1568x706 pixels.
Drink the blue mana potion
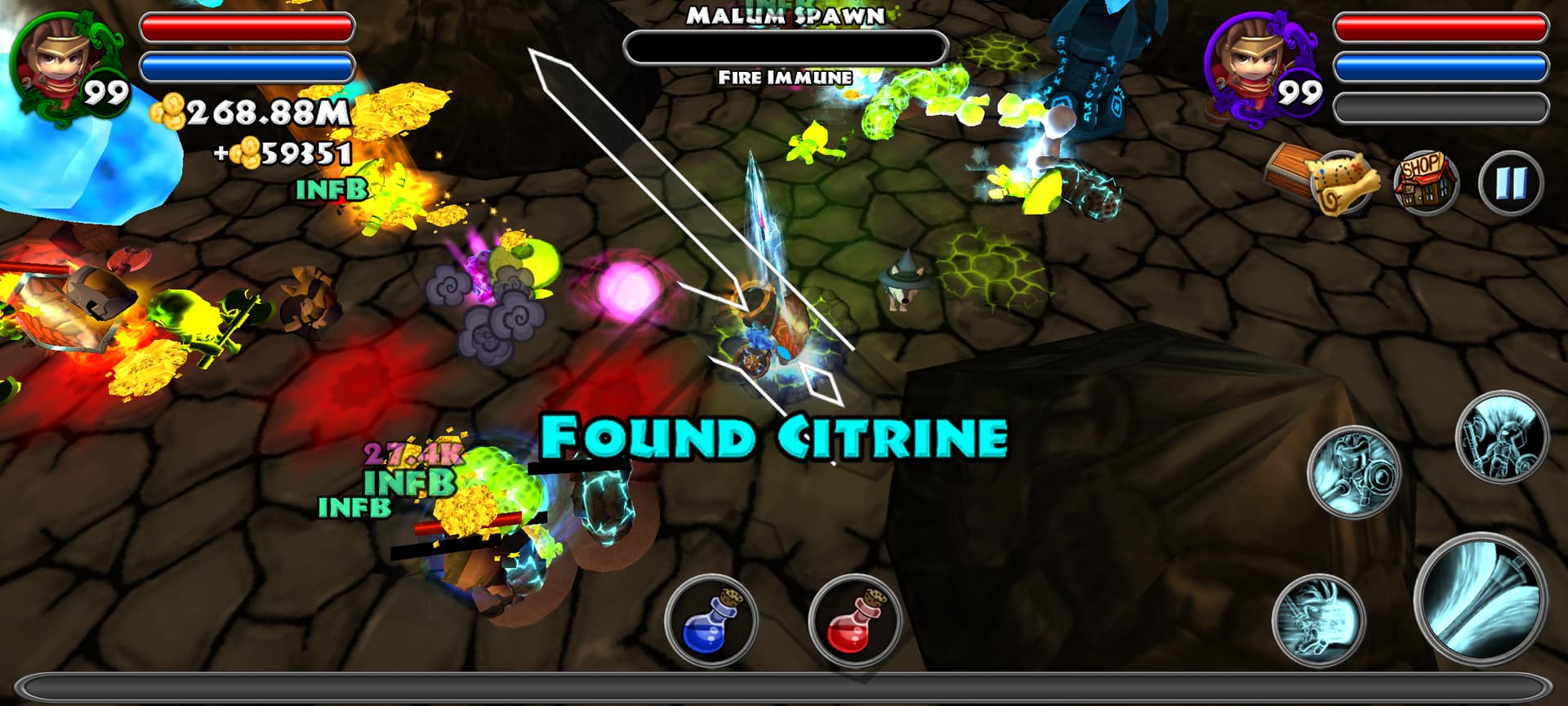pos(710,620)
